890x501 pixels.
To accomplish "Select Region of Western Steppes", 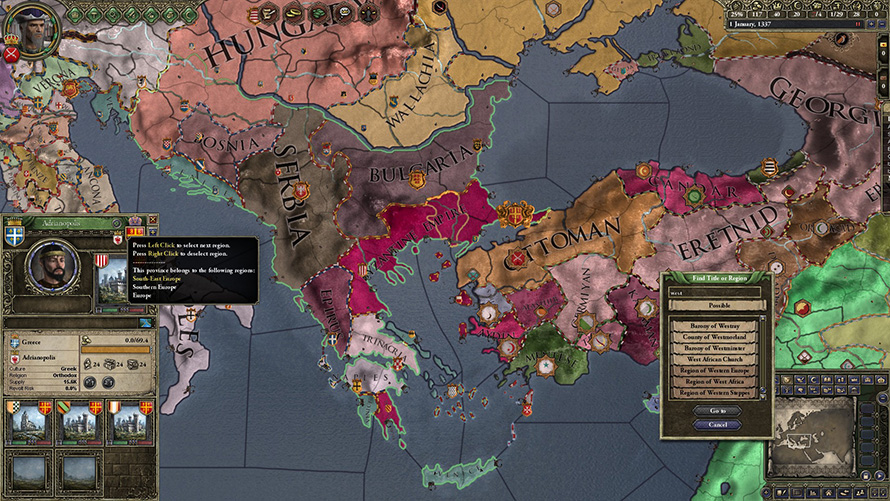I will point(715,393).
